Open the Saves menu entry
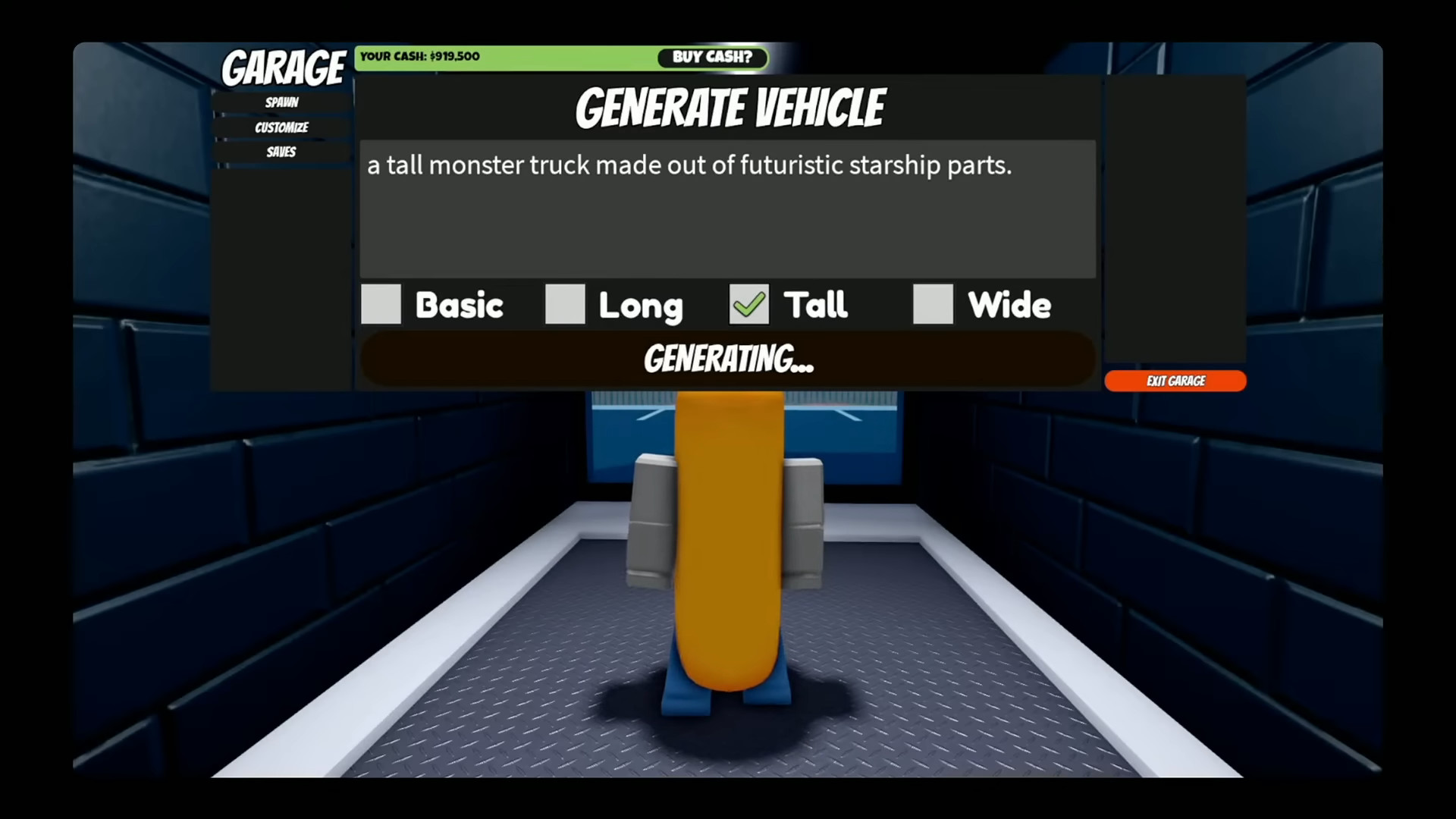This screenshot has width=1456, height=819. coord(281,152)
